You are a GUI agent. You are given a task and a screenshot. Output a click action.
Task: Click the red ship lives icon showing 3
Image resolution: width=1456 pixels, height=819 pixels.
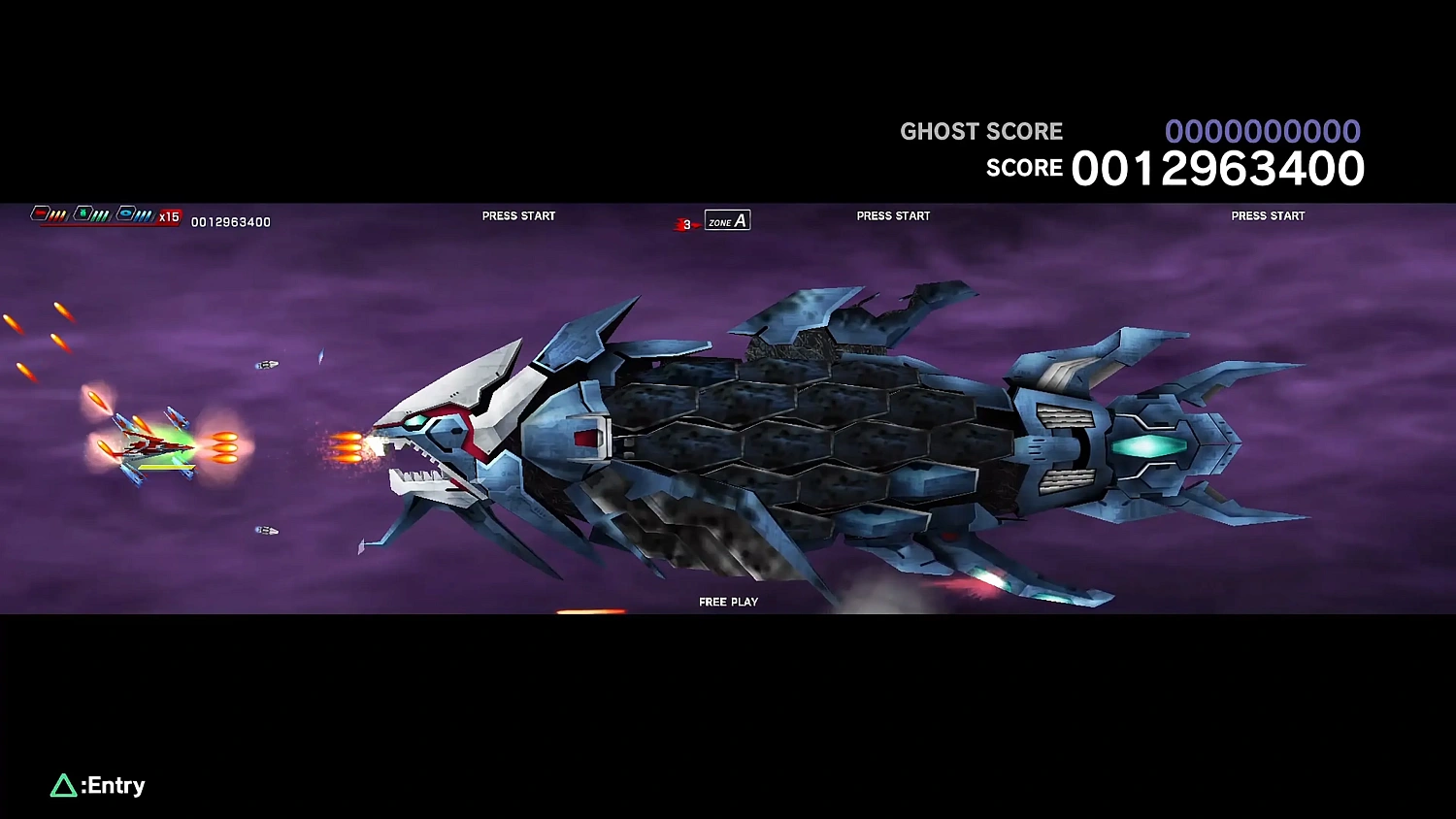[679, 223]
